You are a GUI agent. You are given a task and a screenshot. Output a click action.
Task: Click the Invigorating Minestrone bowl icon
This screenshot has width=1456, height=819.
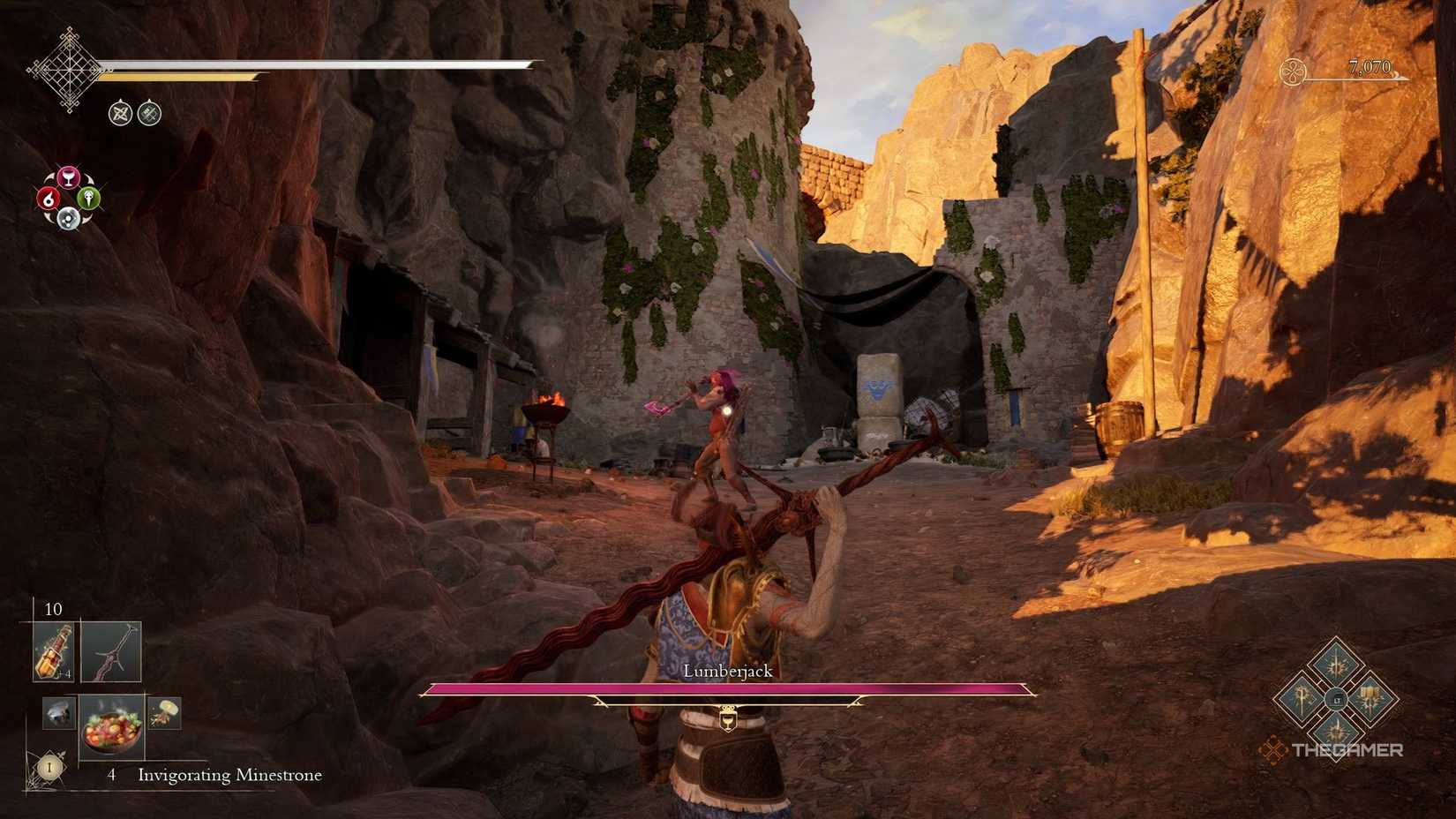point(111,729)
